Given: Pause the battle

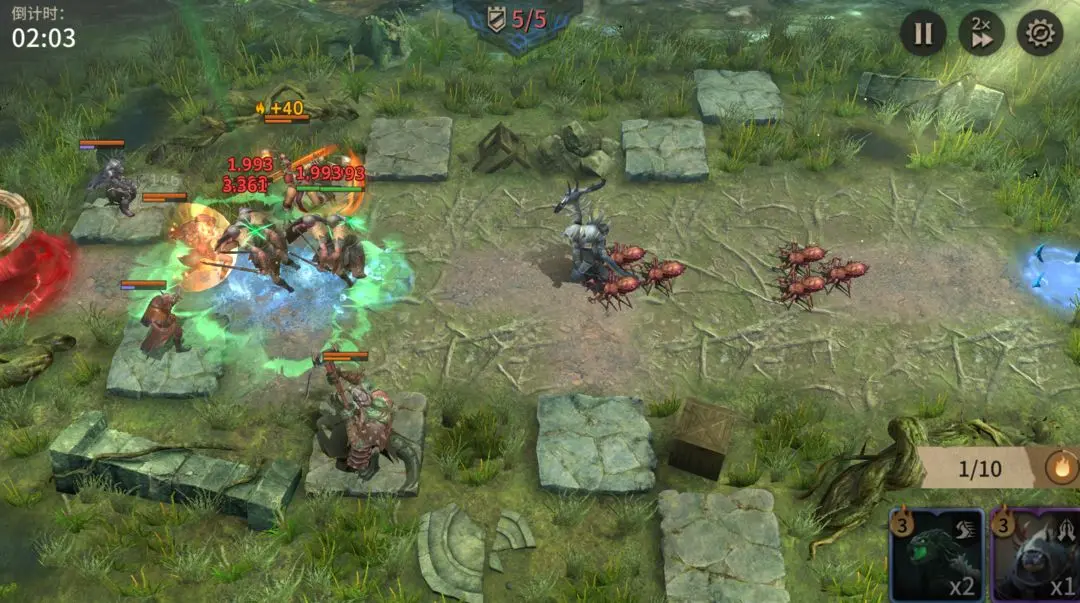Looking at the screenshot, I should point(922,34).
